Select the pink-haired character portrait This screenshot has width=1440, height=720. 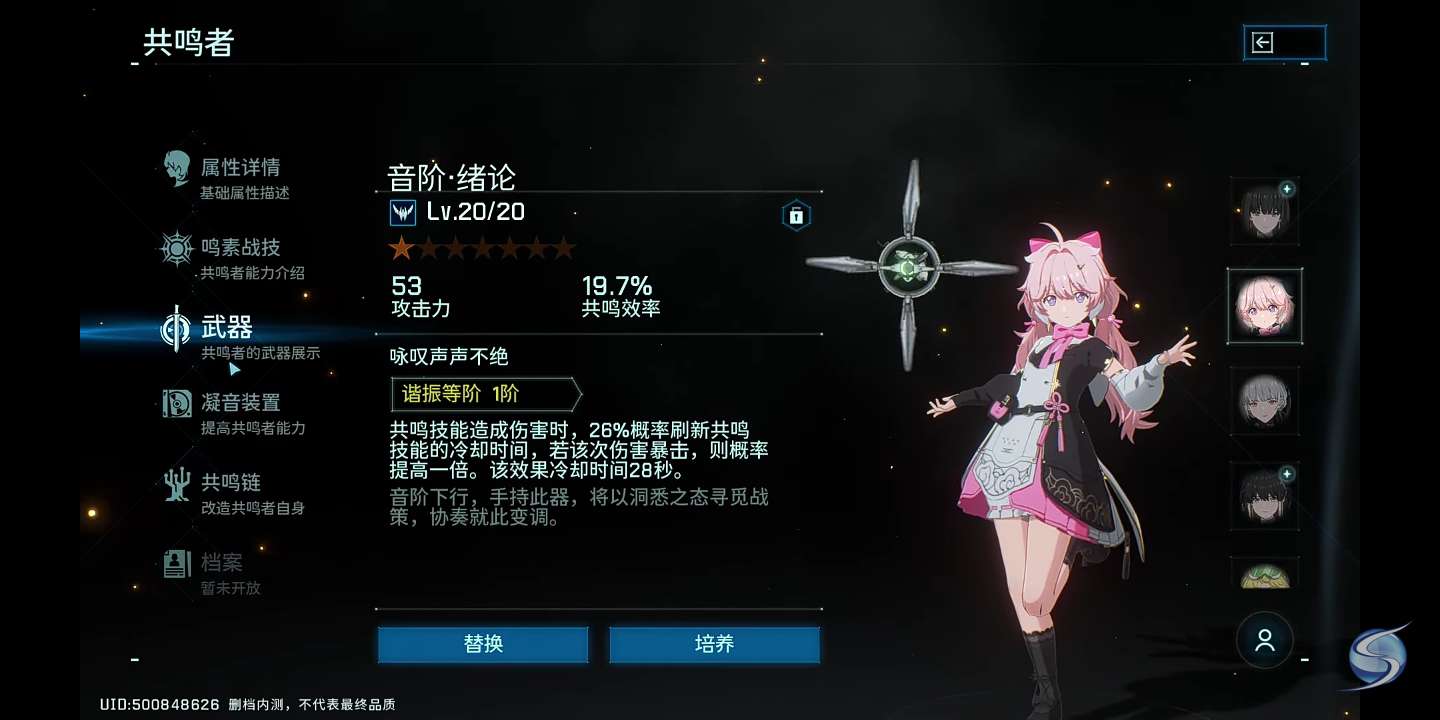pos(1265,306)
